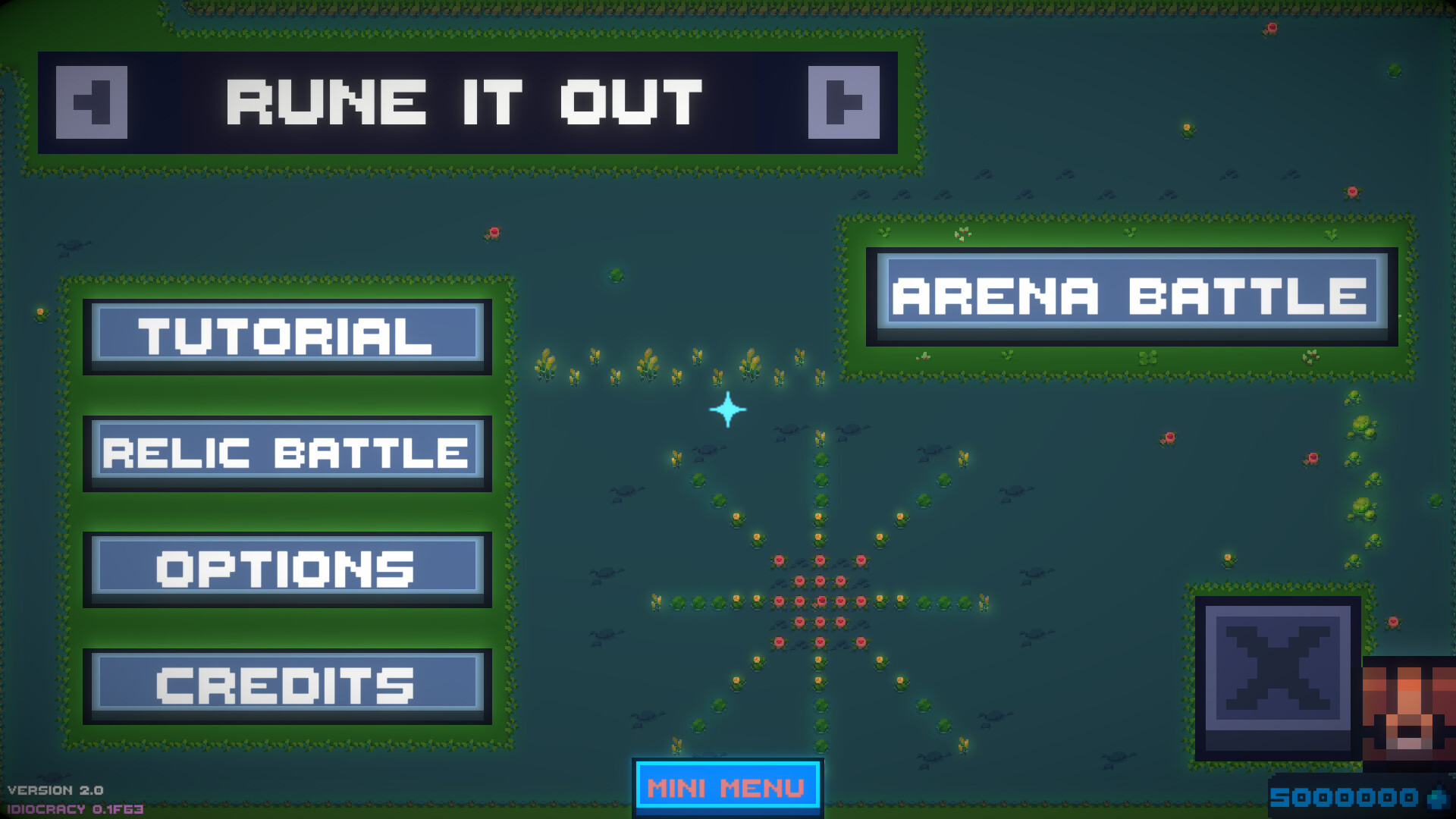
Task: Click the glowing sparkle in the field
Action: (x=726, y=409)
